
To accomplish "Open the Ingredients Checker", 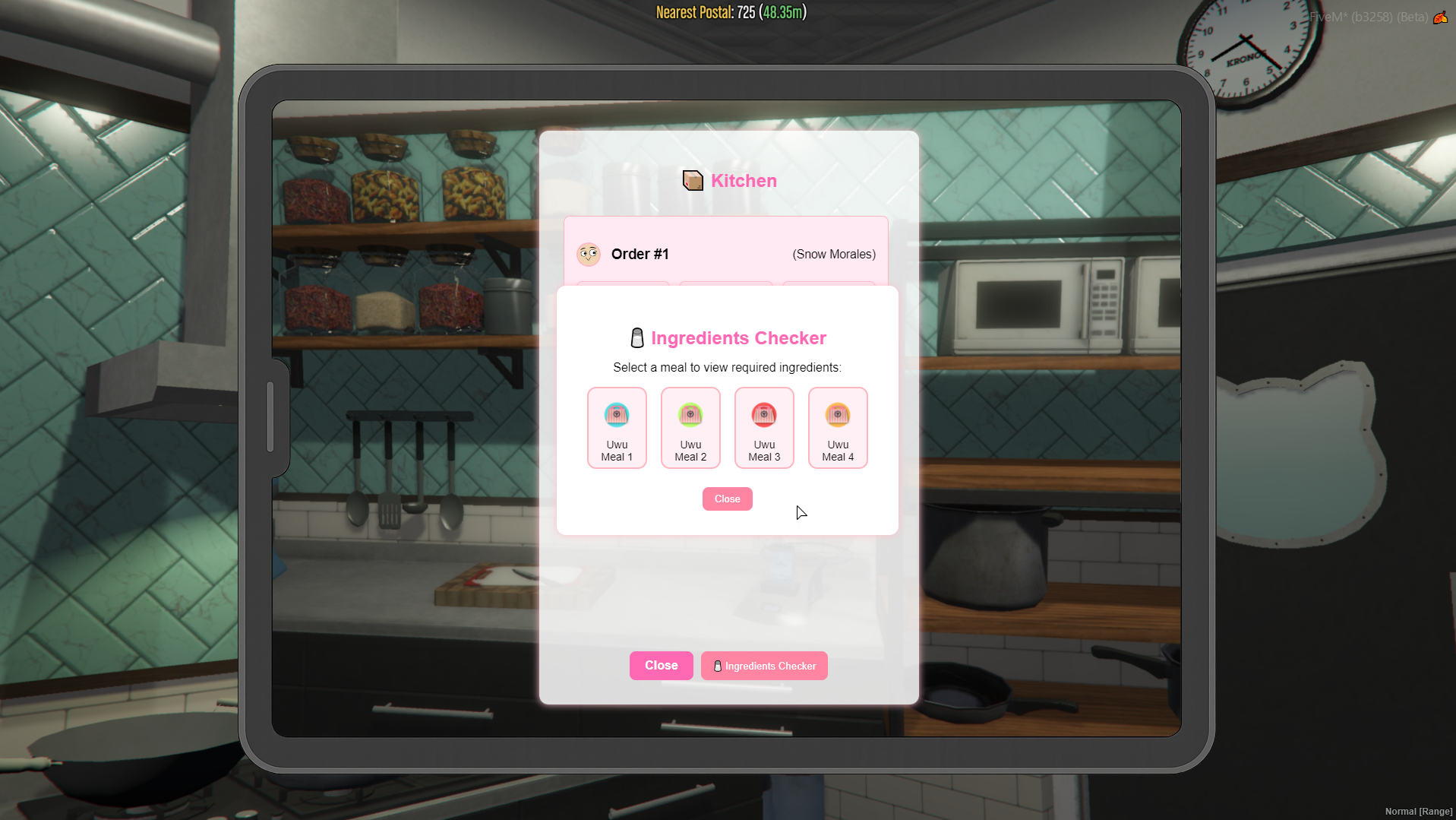I will pos(763,666).
